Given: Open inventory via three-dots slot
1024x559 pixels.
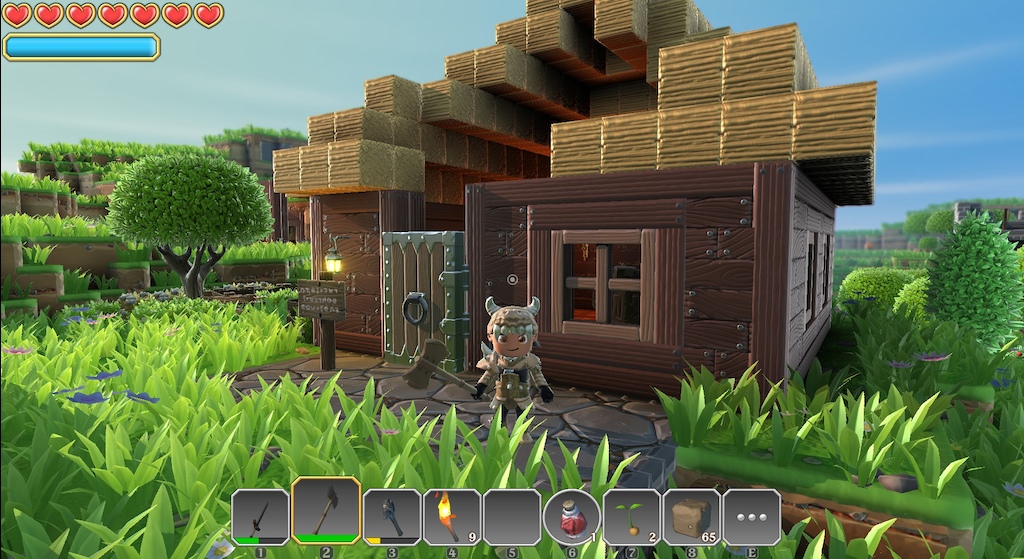Looking at the screenshot, I should [x=751, y=516].
